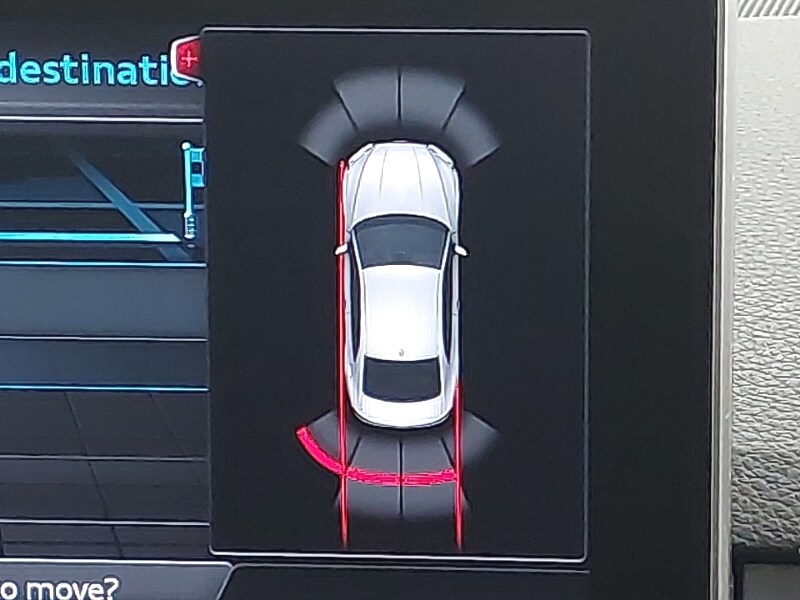Tap the red plus badge
Image resolution: width=800 pixels, height=600 pixels.
tap(189, 58)
